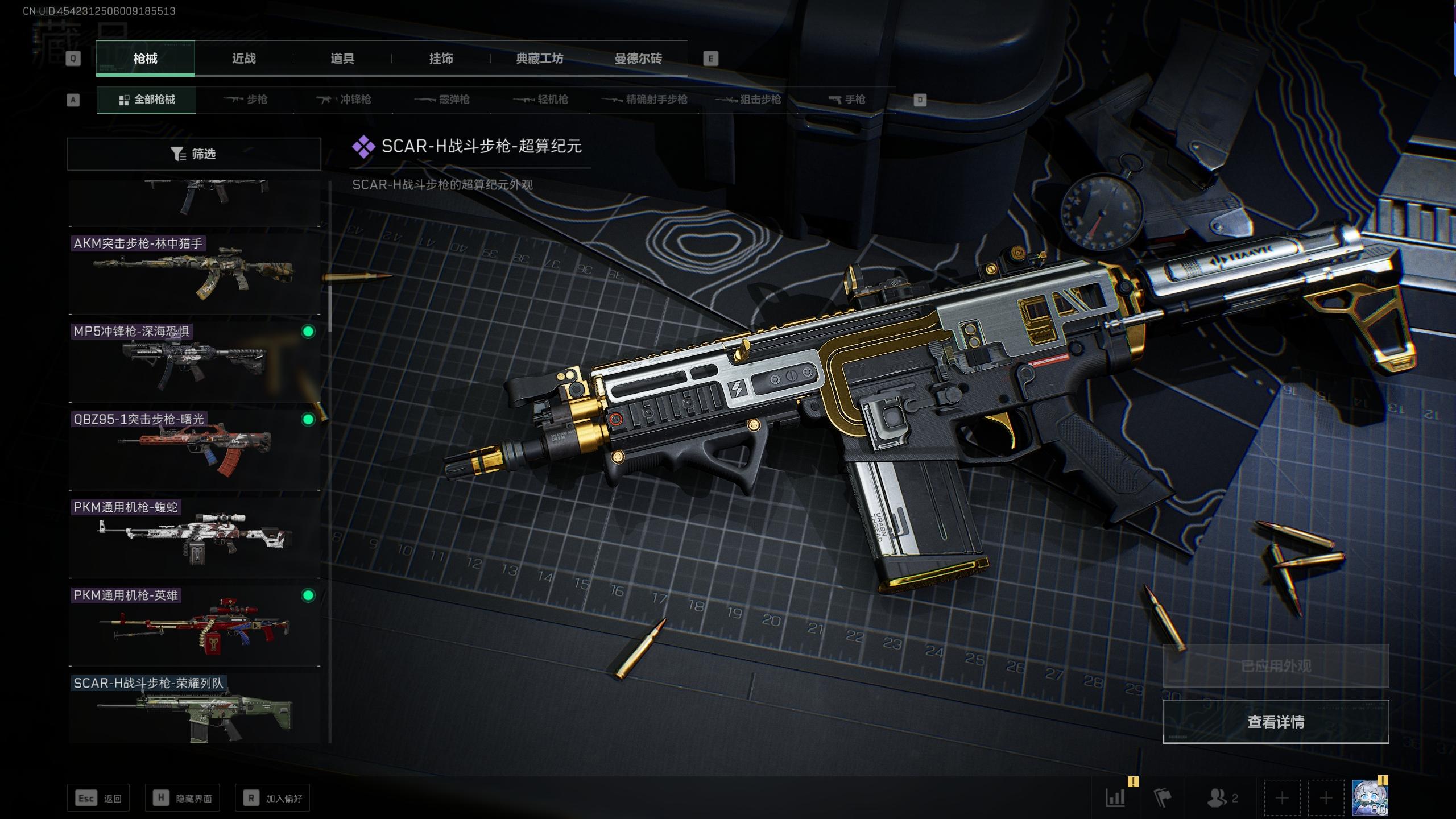Open the 典藏工坊 workshop tab
The width and height of the screenshot is (1456, 819).
539,59
